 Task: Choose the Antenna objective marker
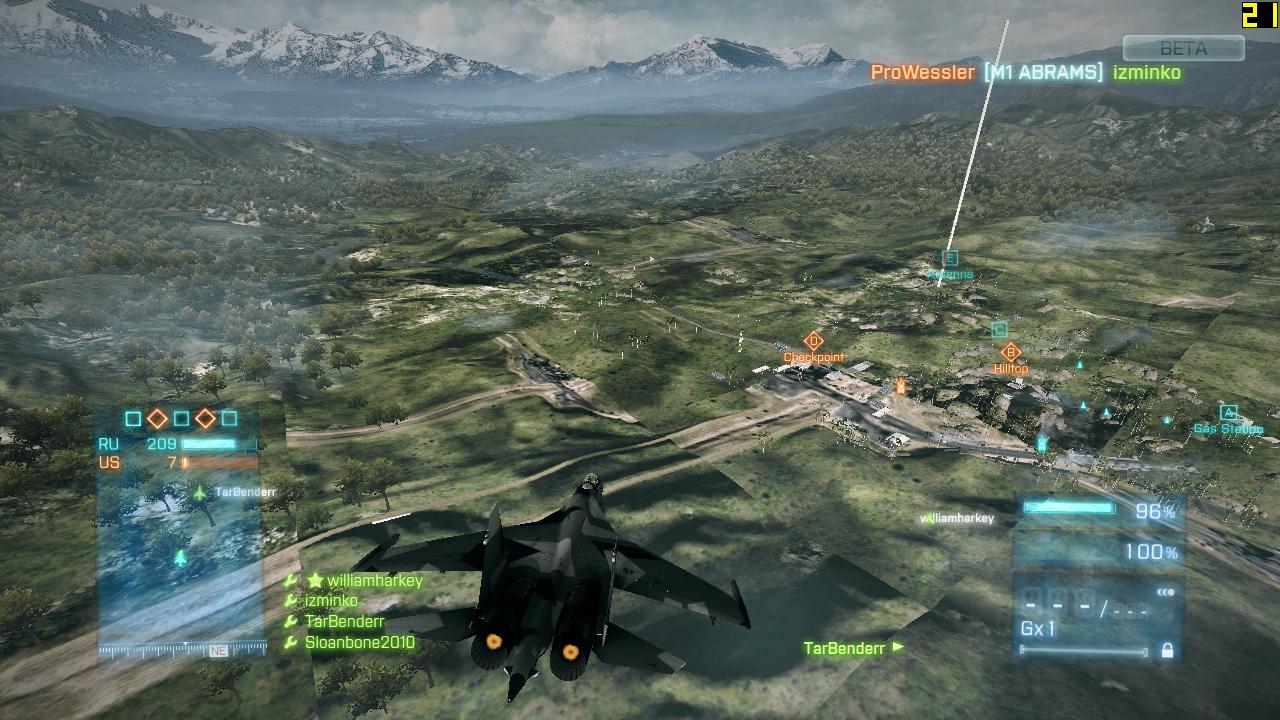click(950, 259)
